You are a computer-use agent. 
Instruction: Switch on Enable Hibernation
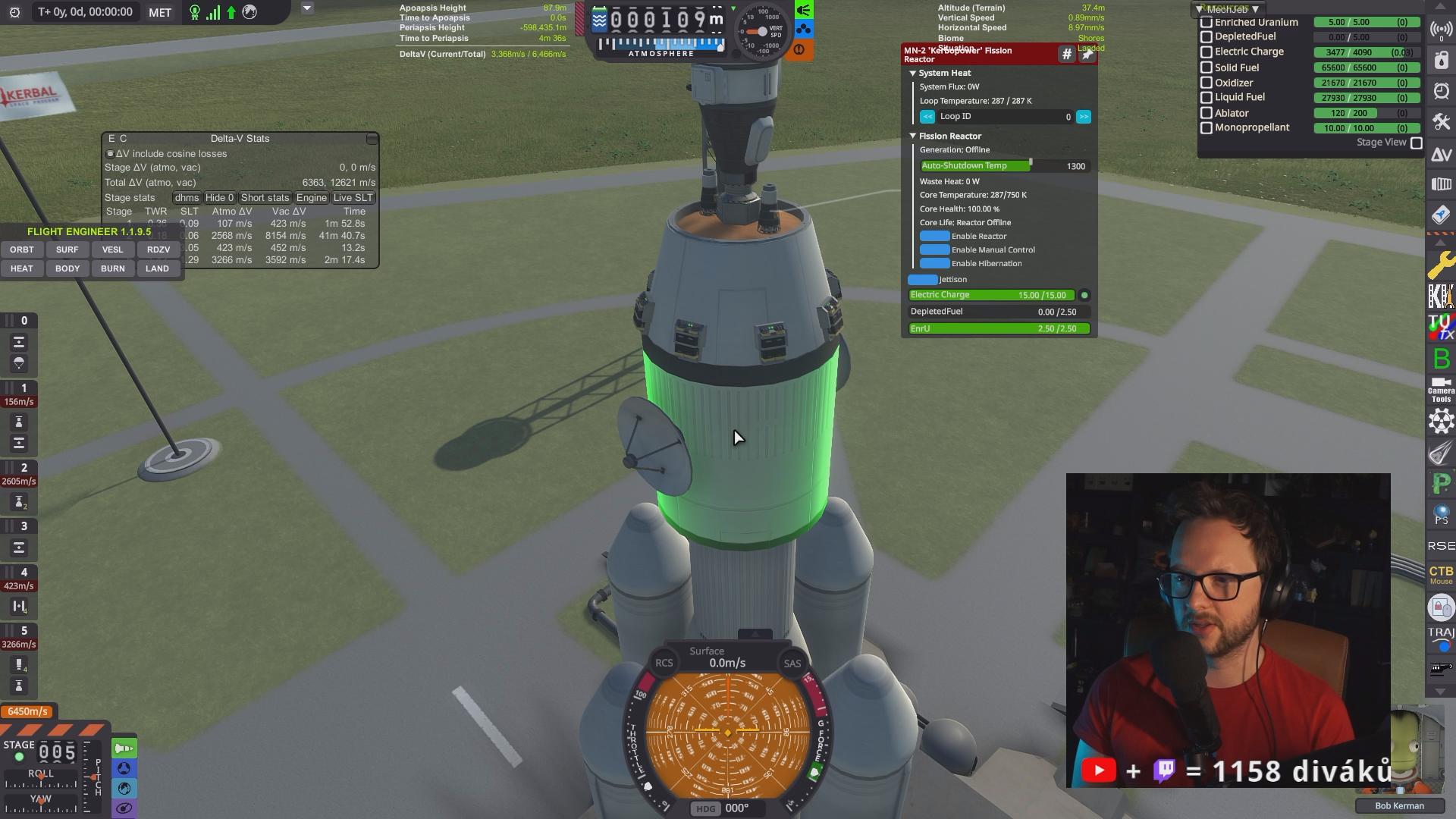click(934, 264)
